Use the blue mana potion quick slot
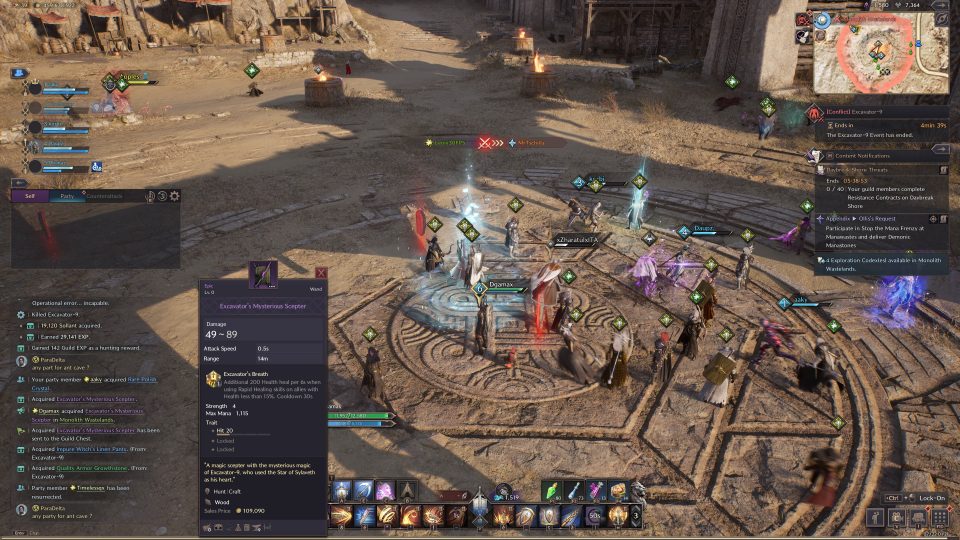960x540 pixels. [x=574, y=491]
